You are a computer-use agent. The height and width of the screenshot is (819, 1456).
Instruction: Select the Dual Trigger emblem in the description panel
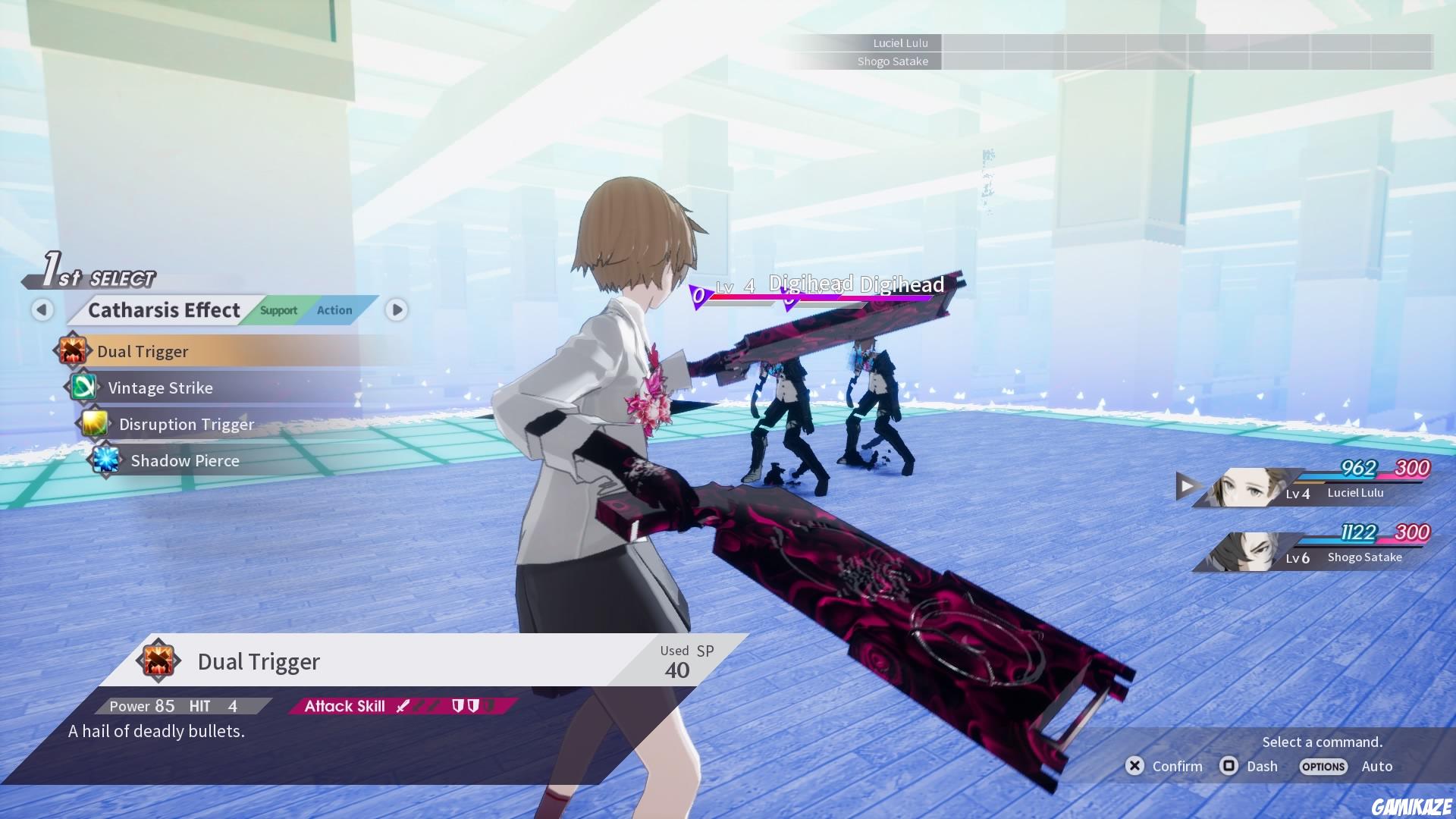159,661
